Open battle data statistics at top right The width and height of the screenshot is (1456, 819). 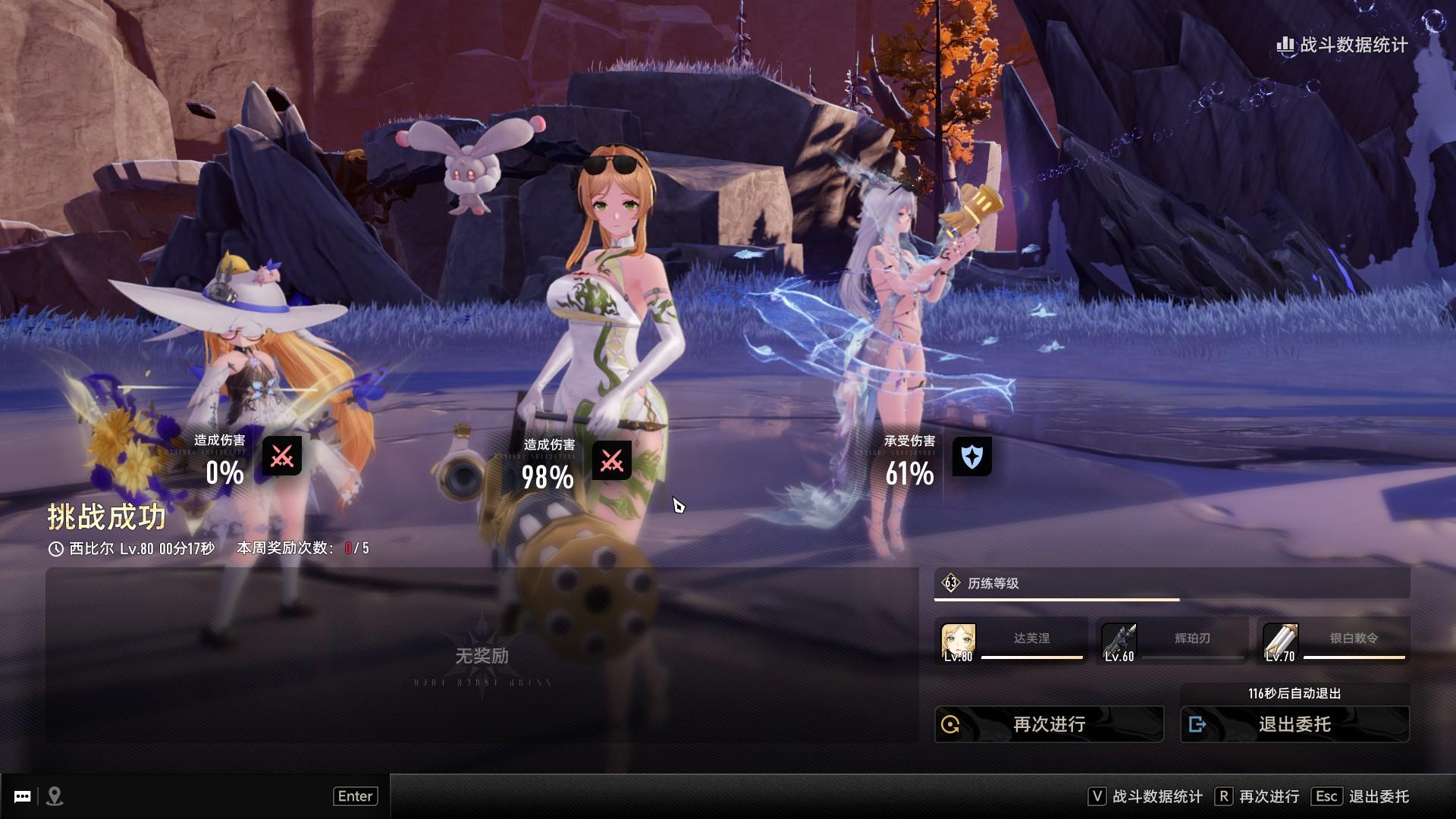(1342, 45)
